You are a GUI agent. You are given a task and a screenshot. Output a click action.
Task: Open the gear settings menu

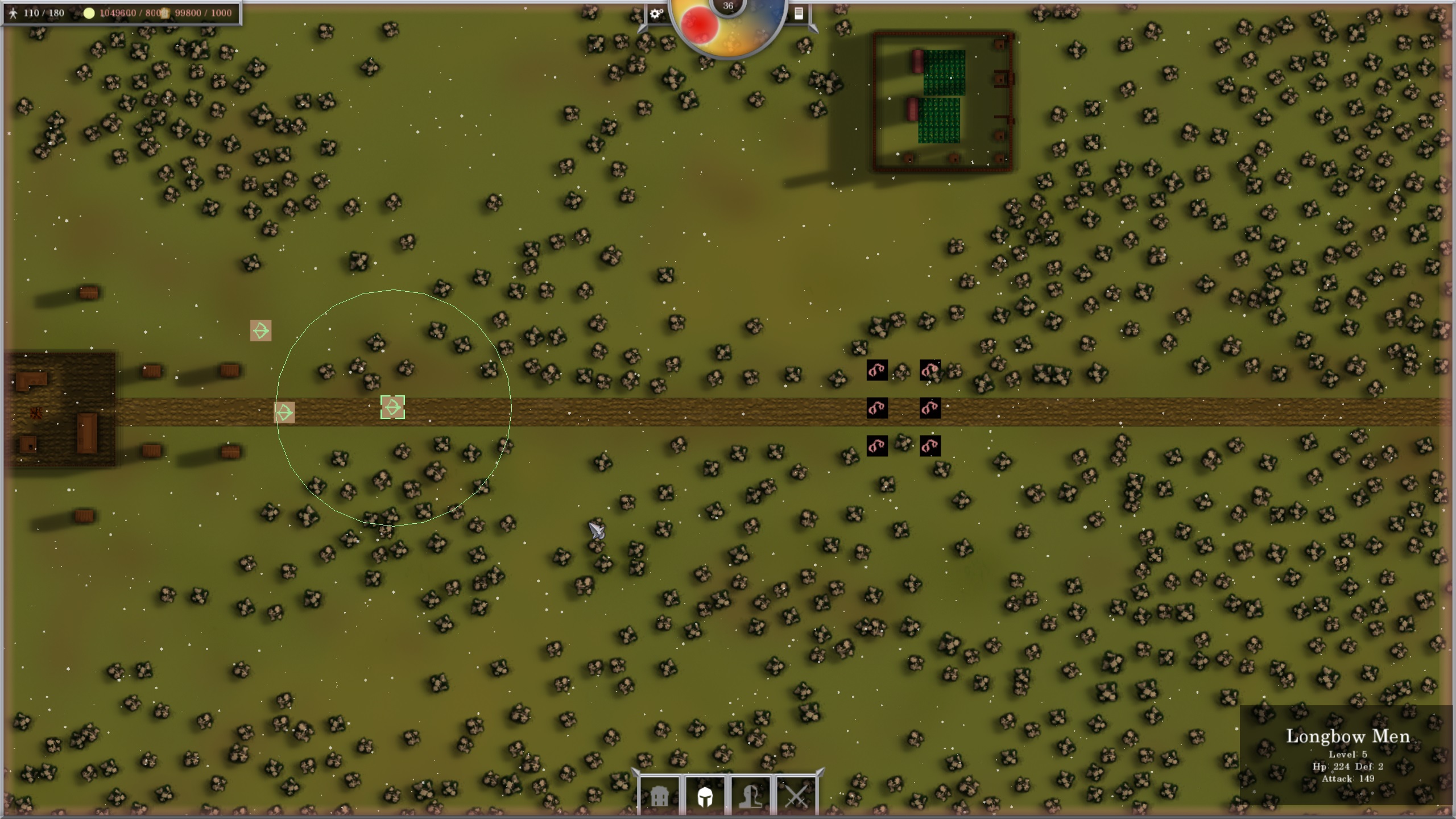656,14
